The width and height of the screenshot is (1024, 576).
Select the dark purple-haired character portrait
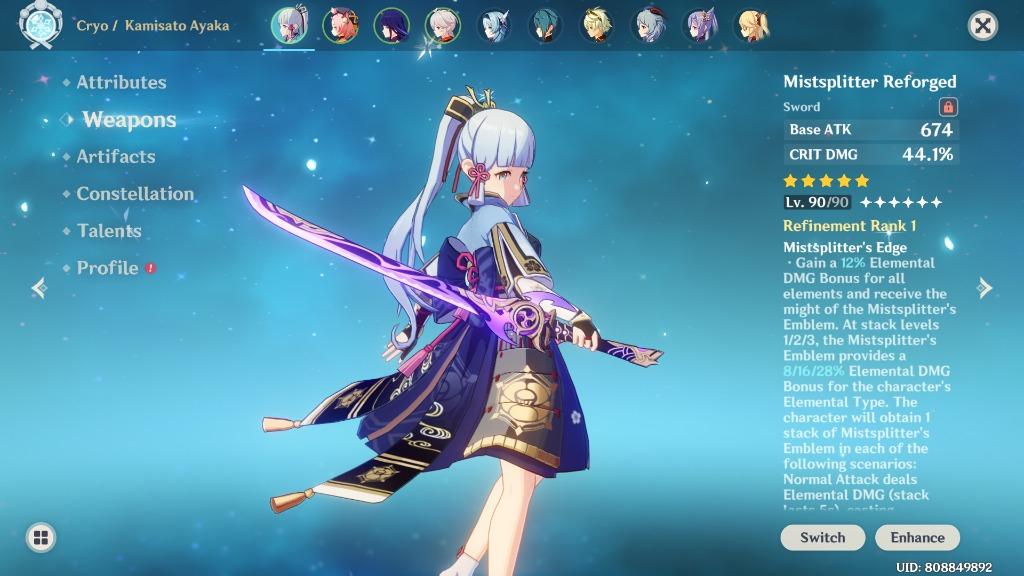[x=392, y=26]
